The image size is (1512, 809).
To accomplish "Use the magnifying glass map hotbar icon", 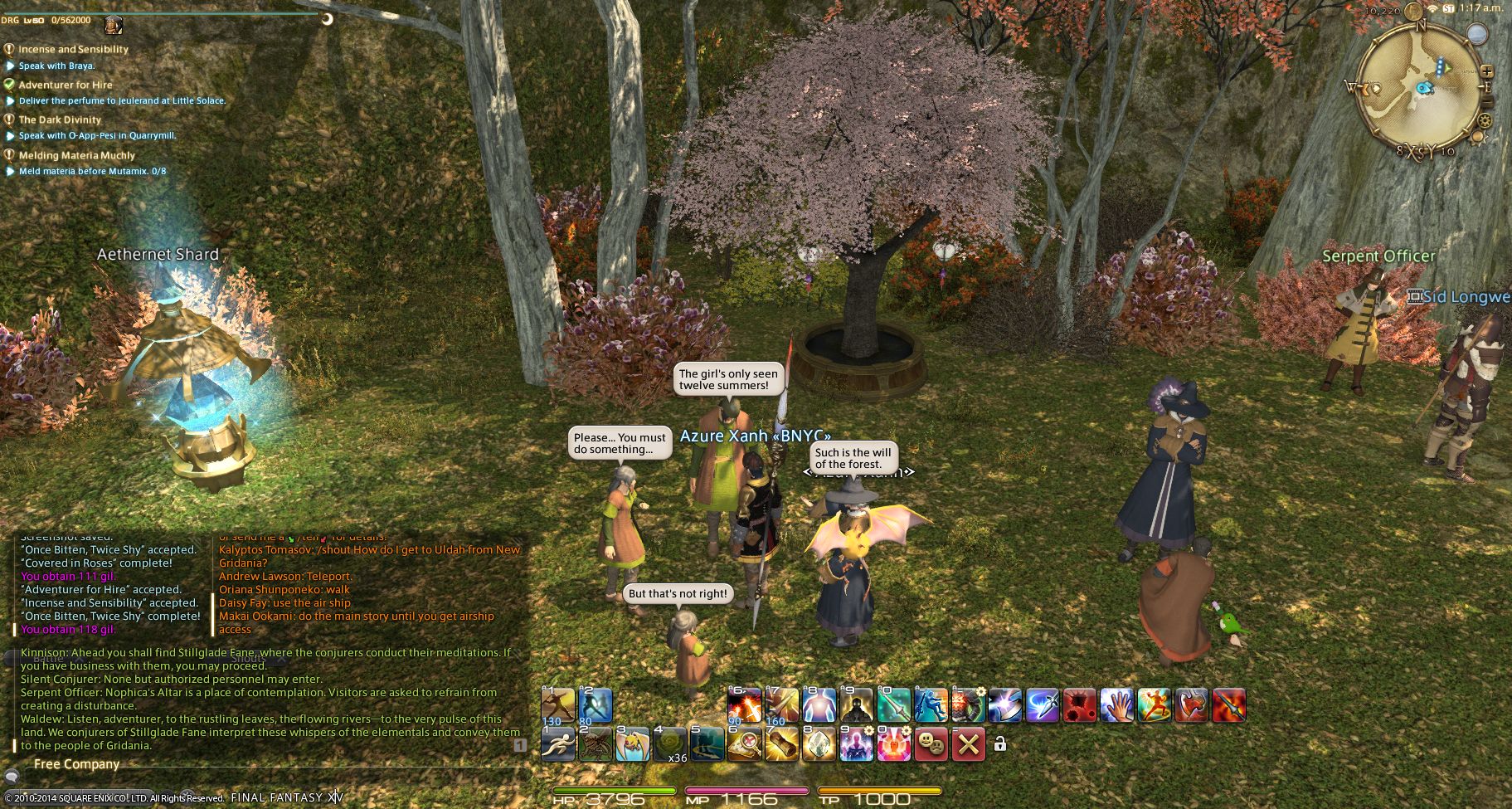I will click(x=744, y=745).
